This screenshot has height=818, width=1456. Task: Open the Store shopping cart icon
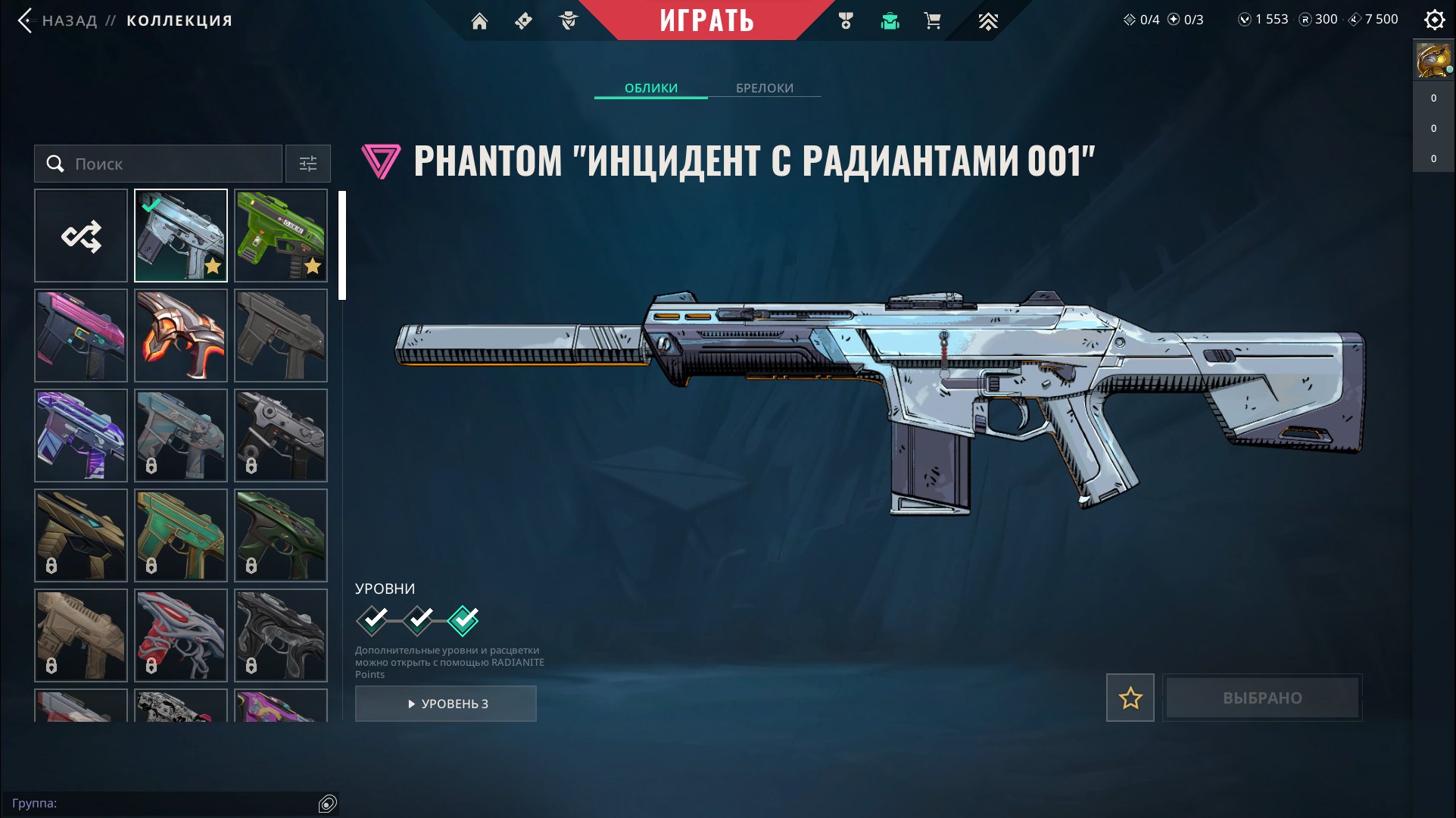(932, 20)
